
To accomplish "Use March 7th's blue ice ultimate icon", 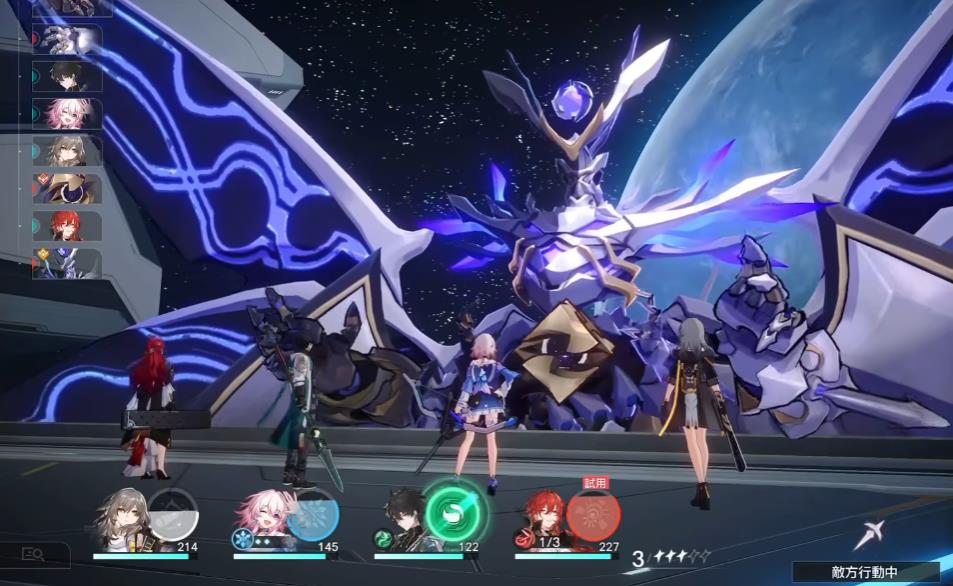I will [312, 515].
